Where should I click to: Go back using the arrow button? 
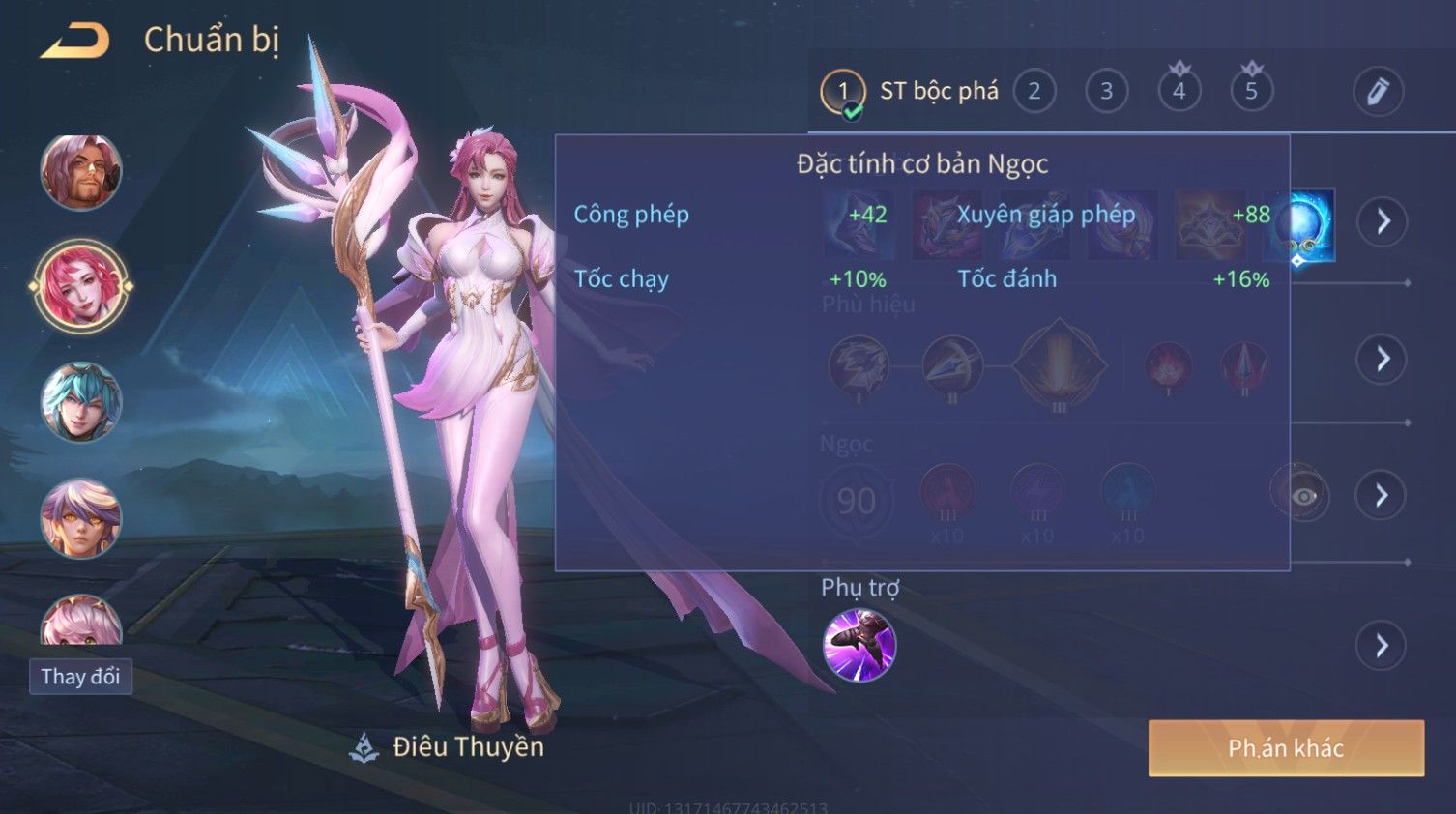pyautogui.click(x=74, y=41)
